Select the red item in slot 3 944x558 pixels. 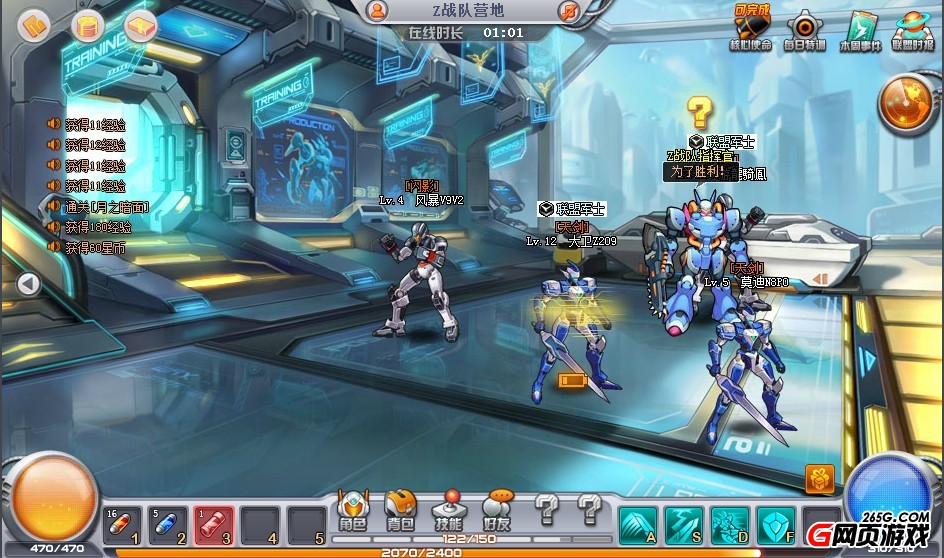coord(214,525)
